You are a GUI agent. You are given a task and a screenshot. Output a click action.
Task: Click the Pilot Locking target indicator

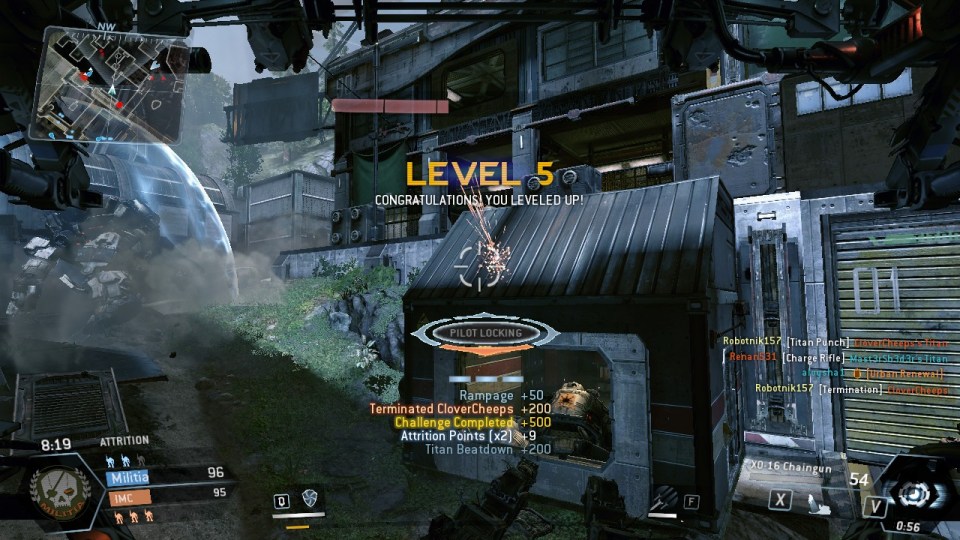(x=485, y=333)
